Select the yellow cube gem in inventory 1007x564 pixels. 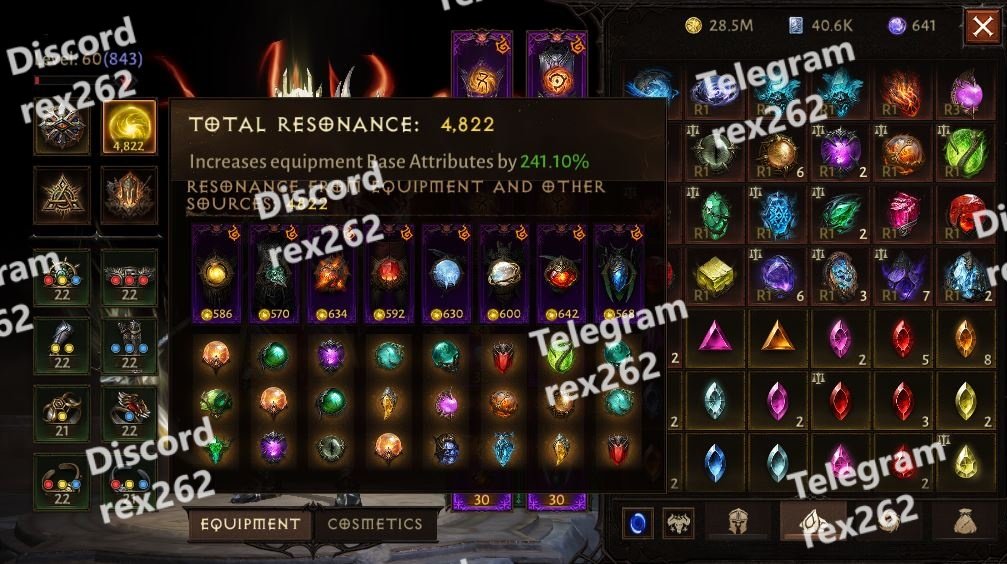[x=714, y=275]
